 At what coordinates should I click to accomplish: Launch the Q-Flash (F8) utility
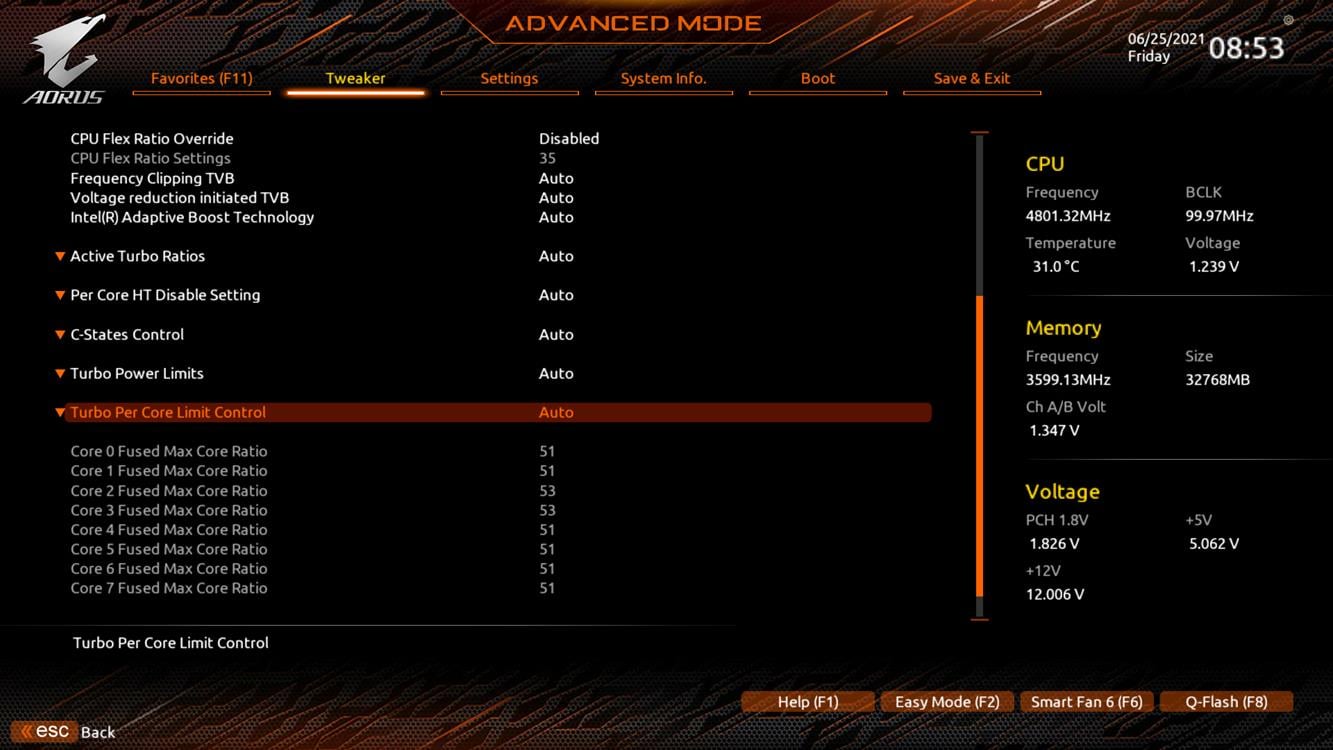1226,702
